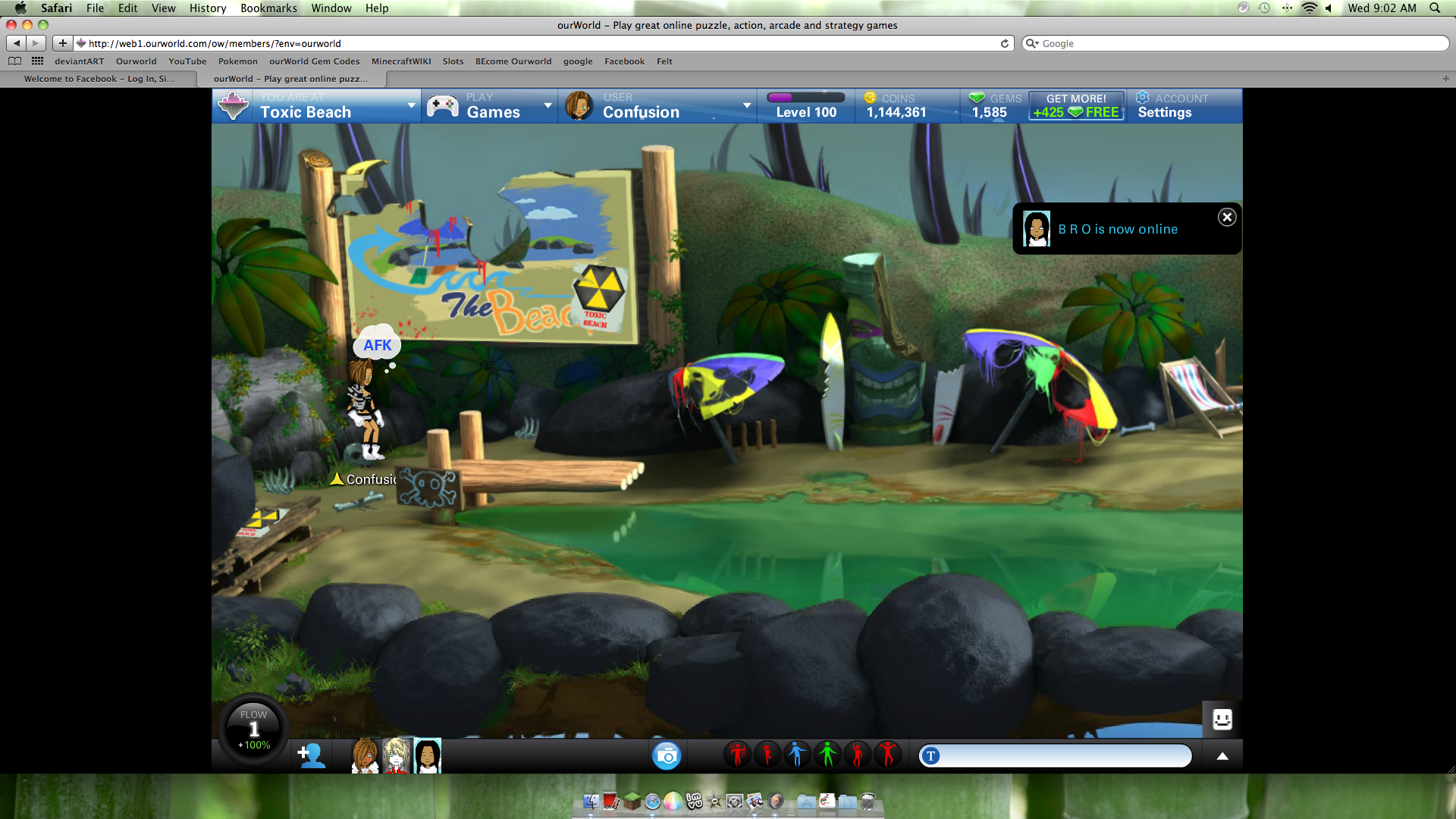Select the blonde-haired friend avatar thumbnail
This screenshot has height=819, width=1456.
397,756
